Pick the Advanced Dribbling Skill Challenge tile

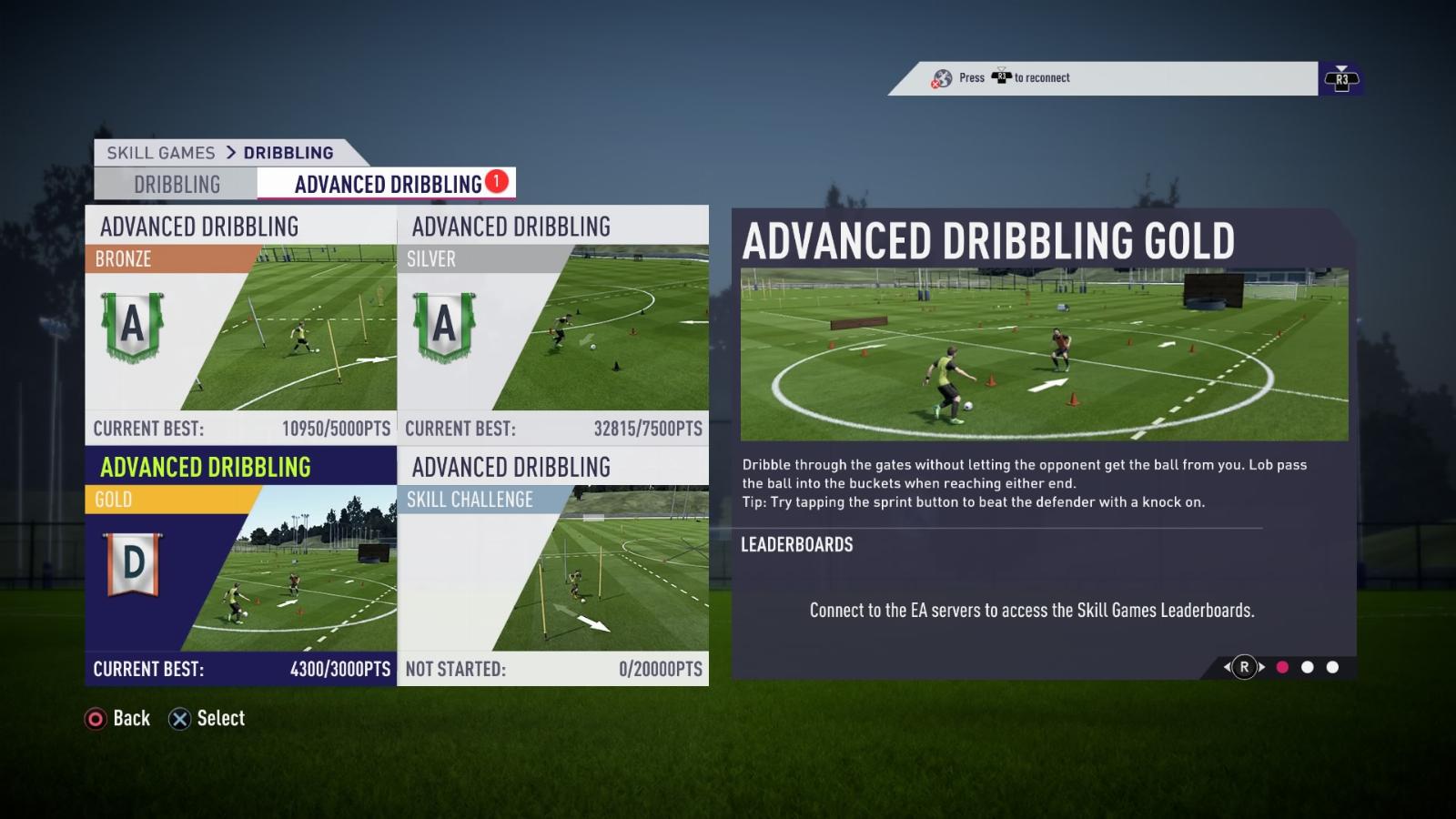click(x=552, y=566)
